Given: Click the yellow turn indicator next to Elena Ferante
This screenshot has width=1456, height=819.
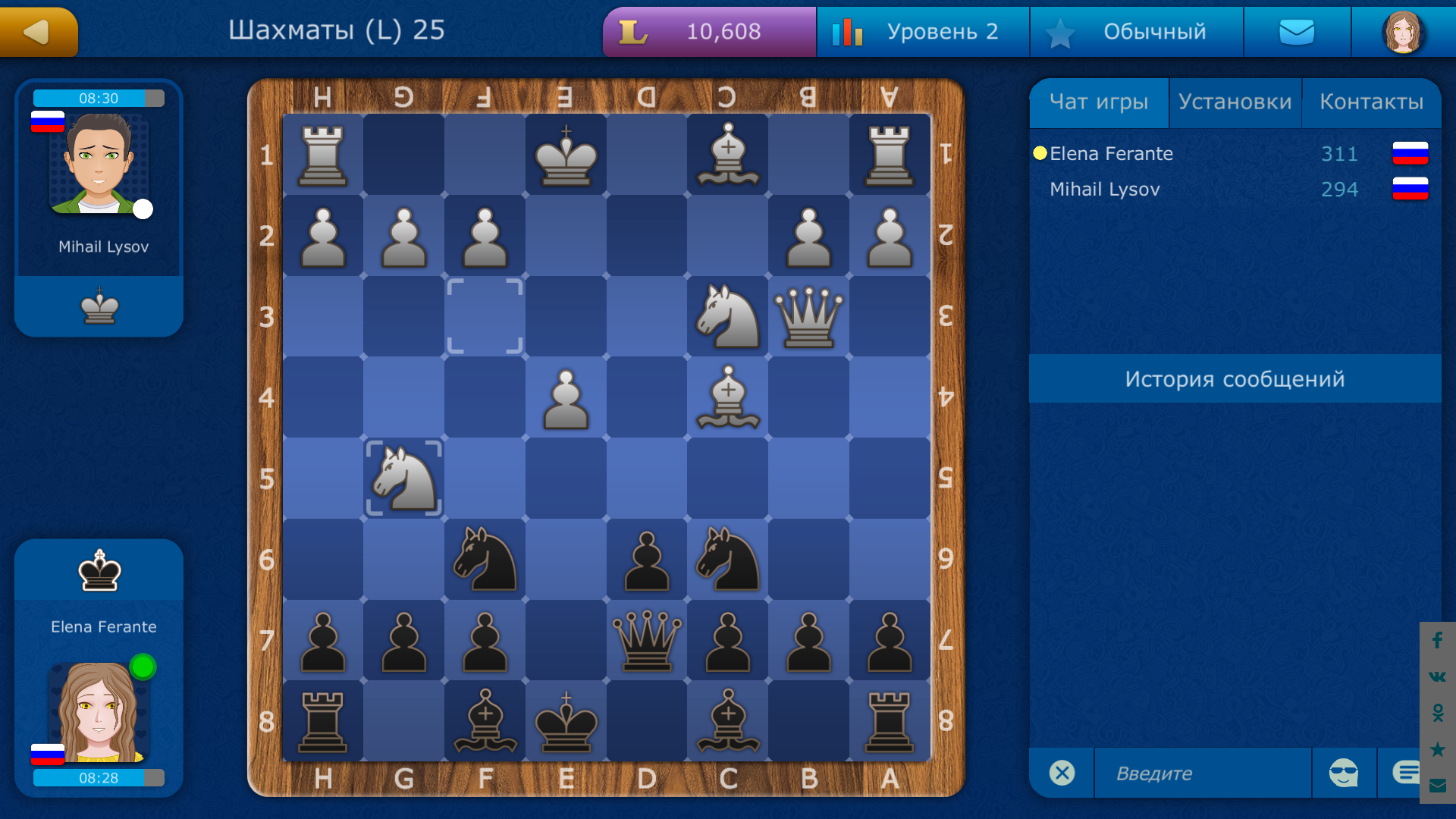Looking at the screenshot, I should (x=1039, y=153).
